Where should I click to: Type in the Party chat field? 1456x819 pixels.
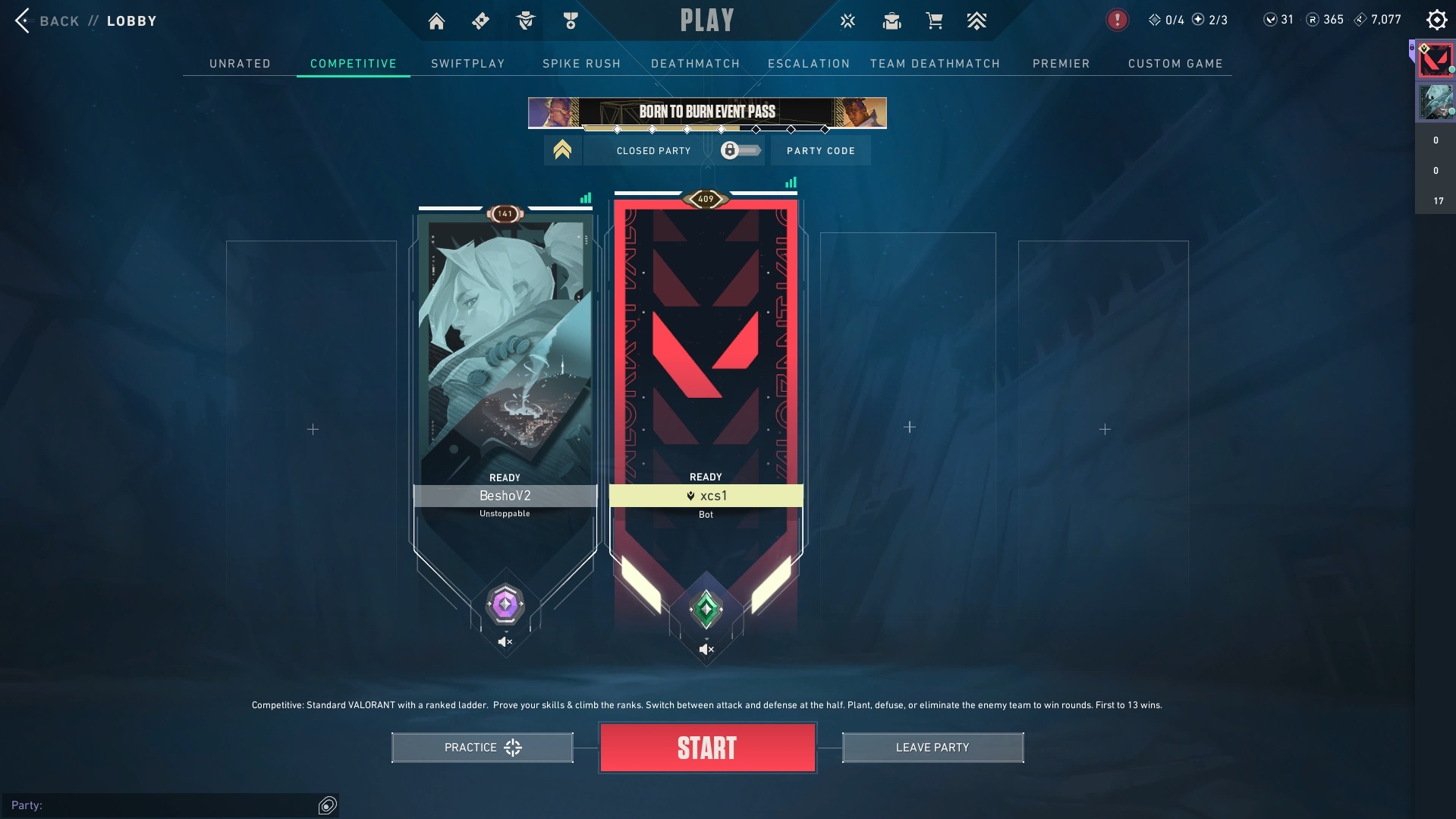point(175,805)
